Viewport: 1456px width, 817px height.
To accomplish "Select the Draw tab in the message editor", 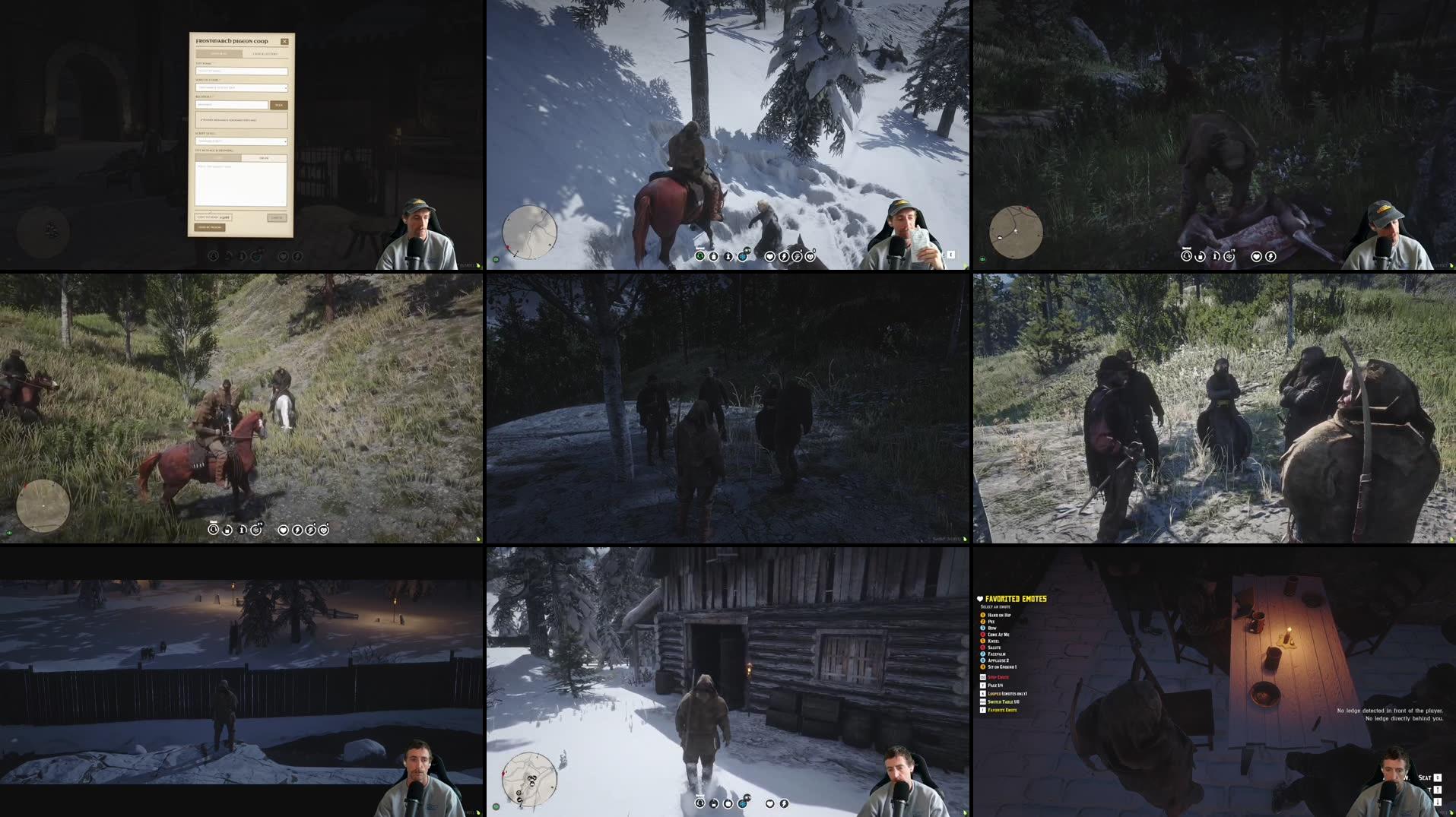I will tap(265, 157).
